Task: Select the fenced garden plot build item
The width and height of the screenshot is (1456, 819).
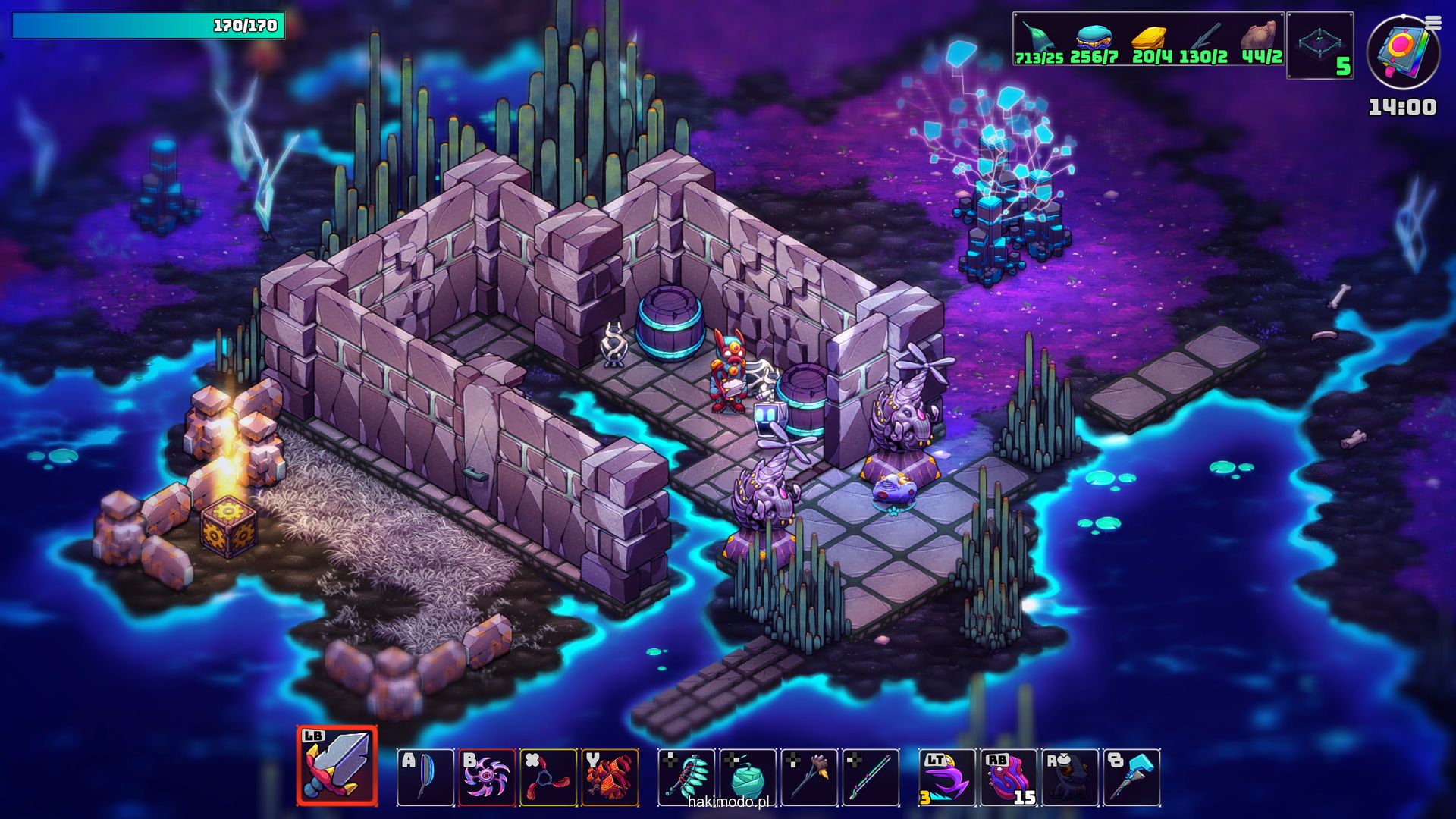Action: [x=1320, y=45]
